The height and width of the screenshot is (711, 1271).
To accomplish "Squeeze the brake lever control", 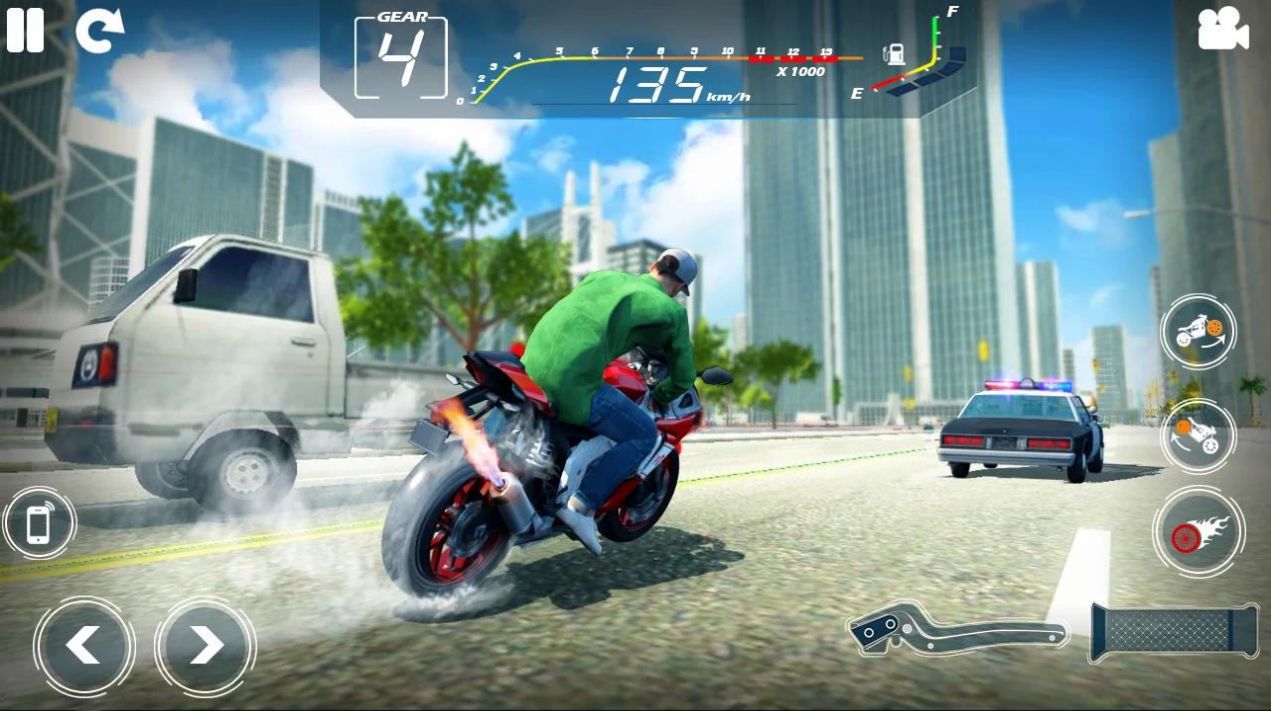I will coord(955,629).
